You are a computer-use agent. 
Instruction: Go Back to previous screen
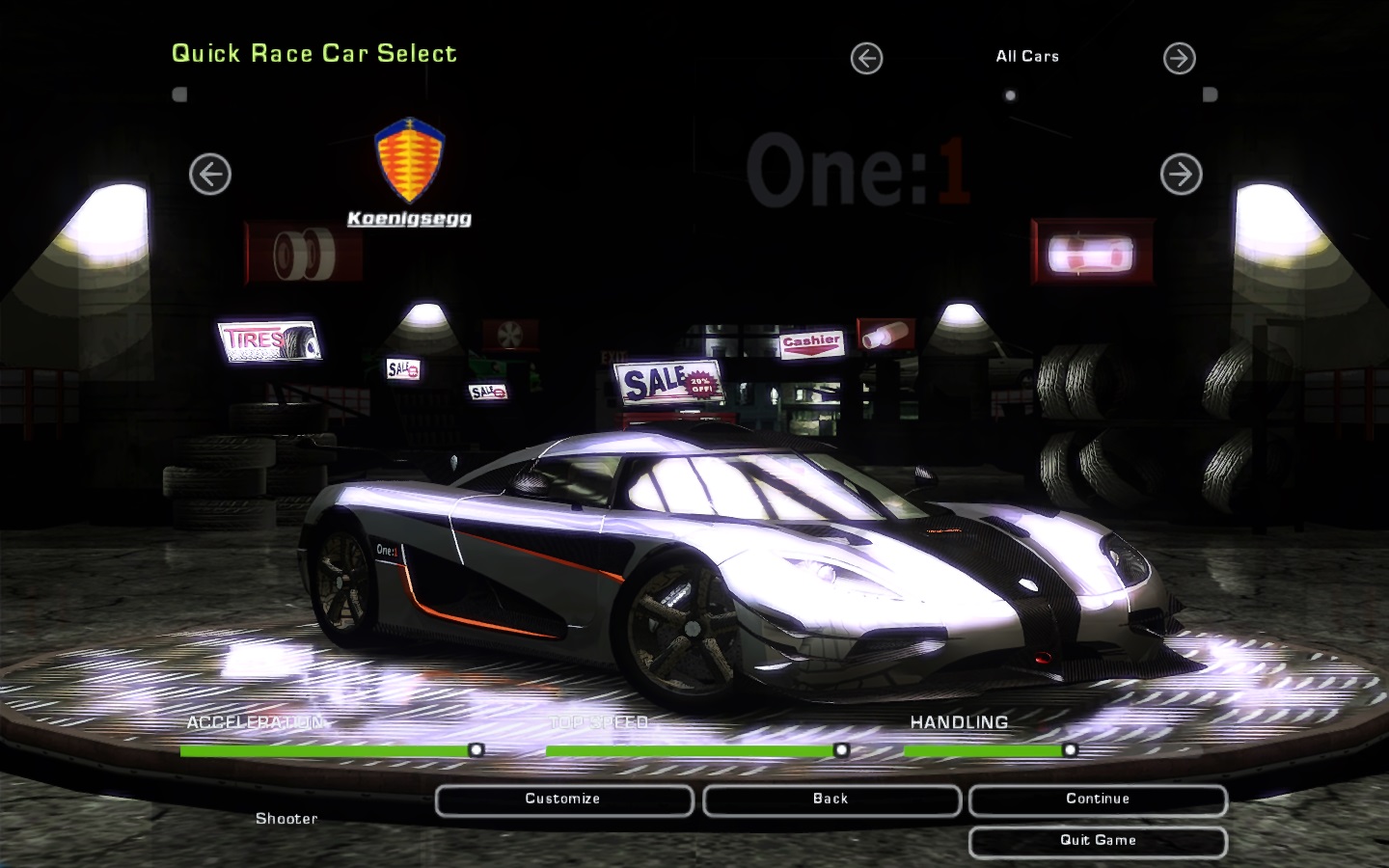pos(831,800)
